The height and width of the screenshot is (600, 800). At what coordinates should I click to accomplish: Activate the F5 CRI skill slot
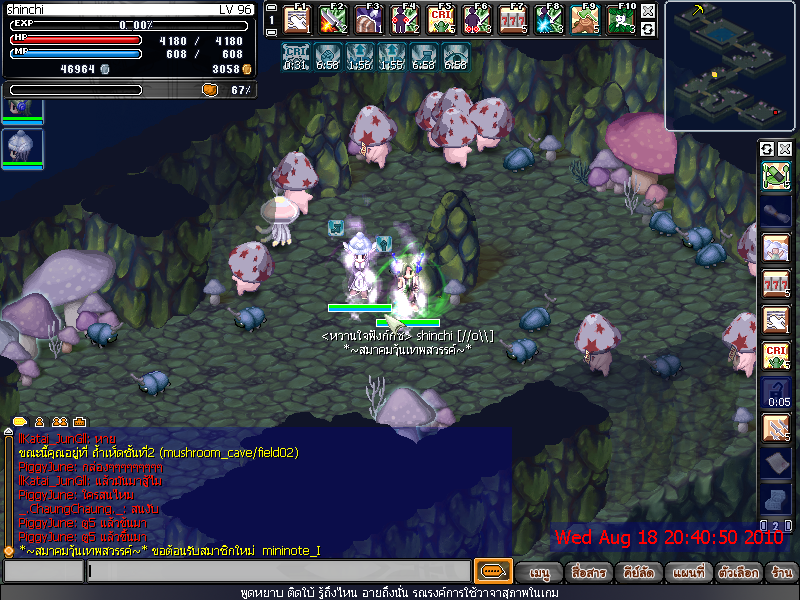(x=441, y=20)
